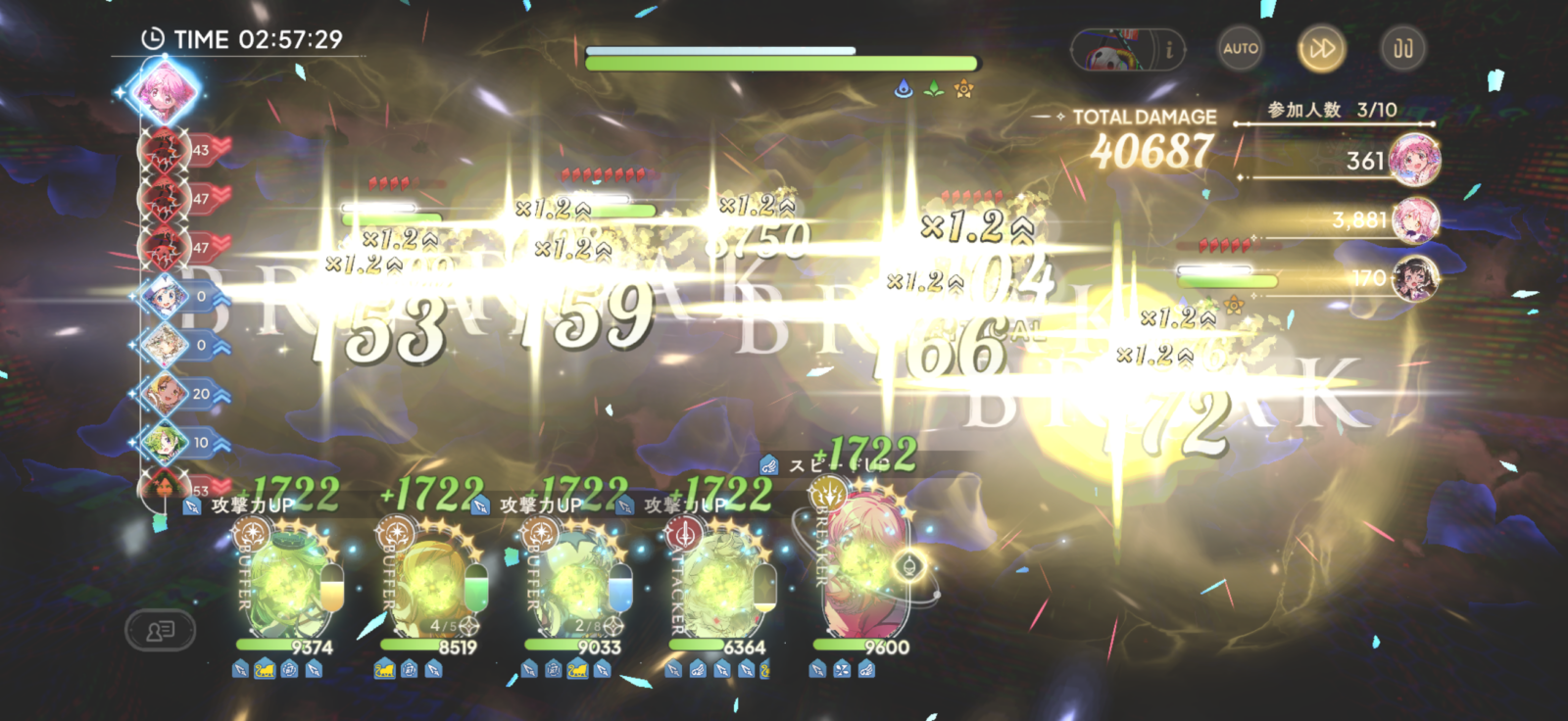
Task: View the participant avatar showing 170 damage
Action: (x=1414, y=278)
